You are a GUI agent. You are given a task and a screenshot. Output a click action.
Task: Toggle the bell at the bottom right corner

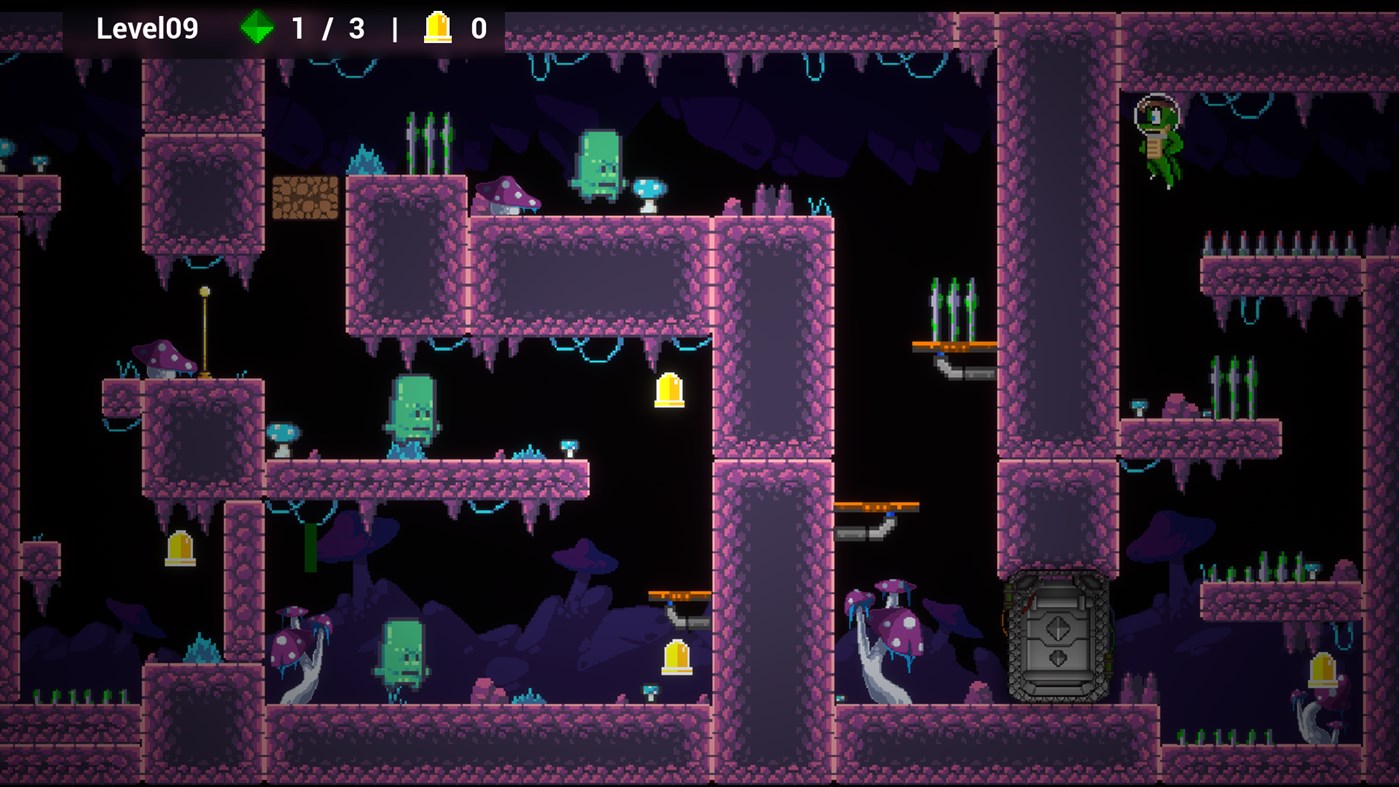1321,670
